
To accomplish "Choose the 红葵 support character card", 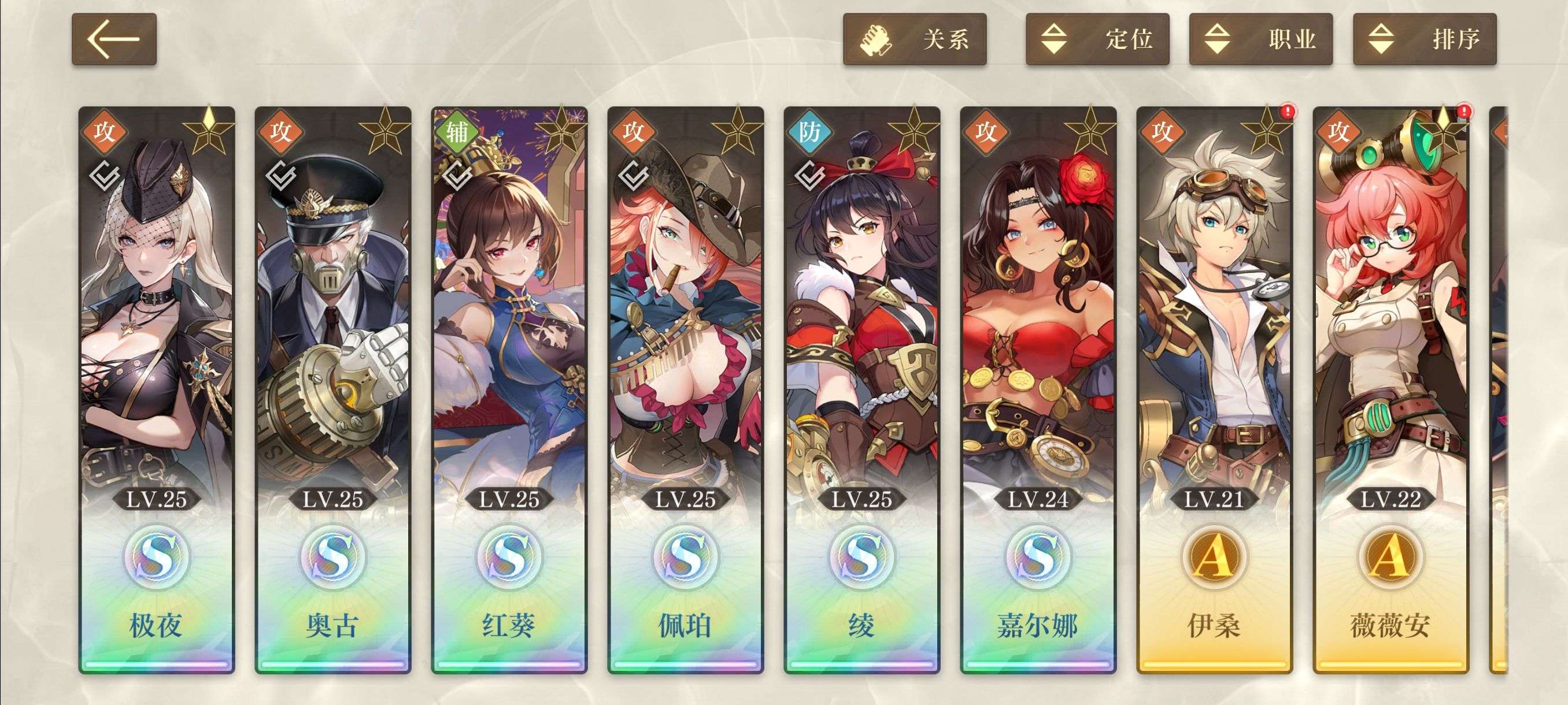I will point(509,389).
